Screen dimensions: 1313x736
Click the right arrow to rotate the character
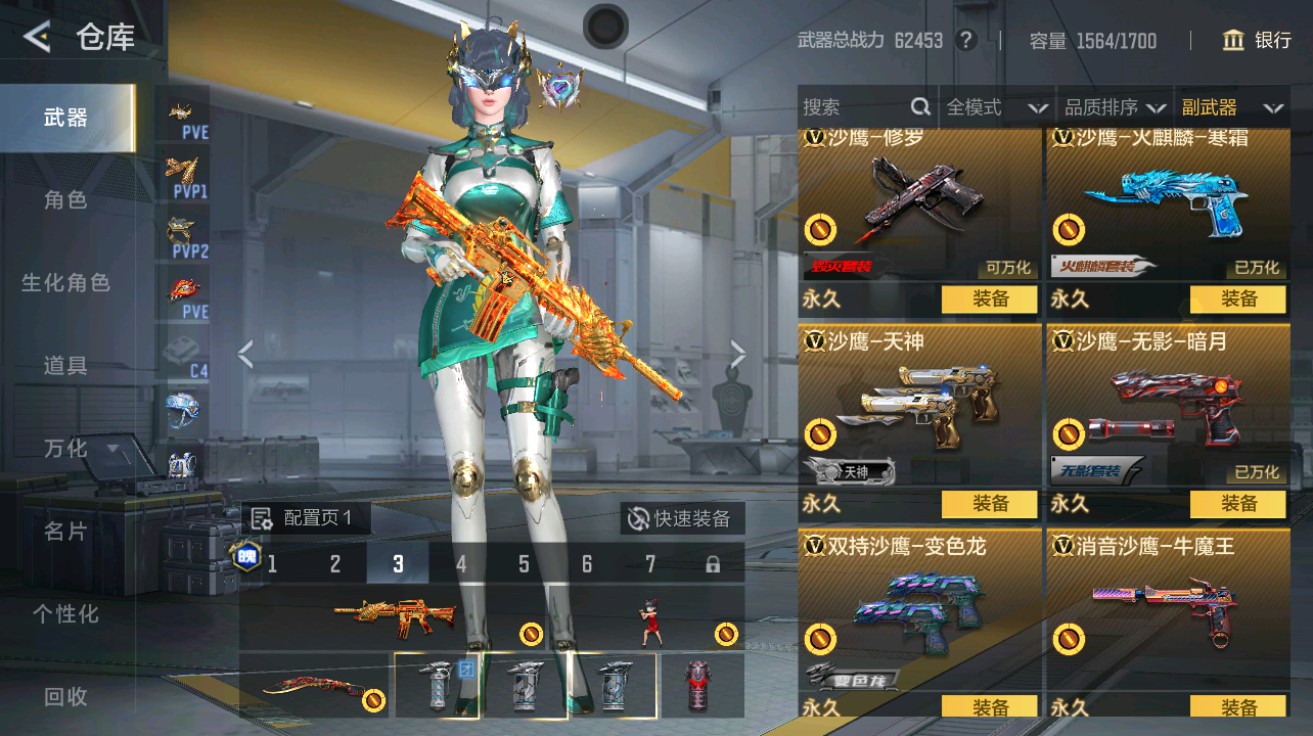point(737,351)
